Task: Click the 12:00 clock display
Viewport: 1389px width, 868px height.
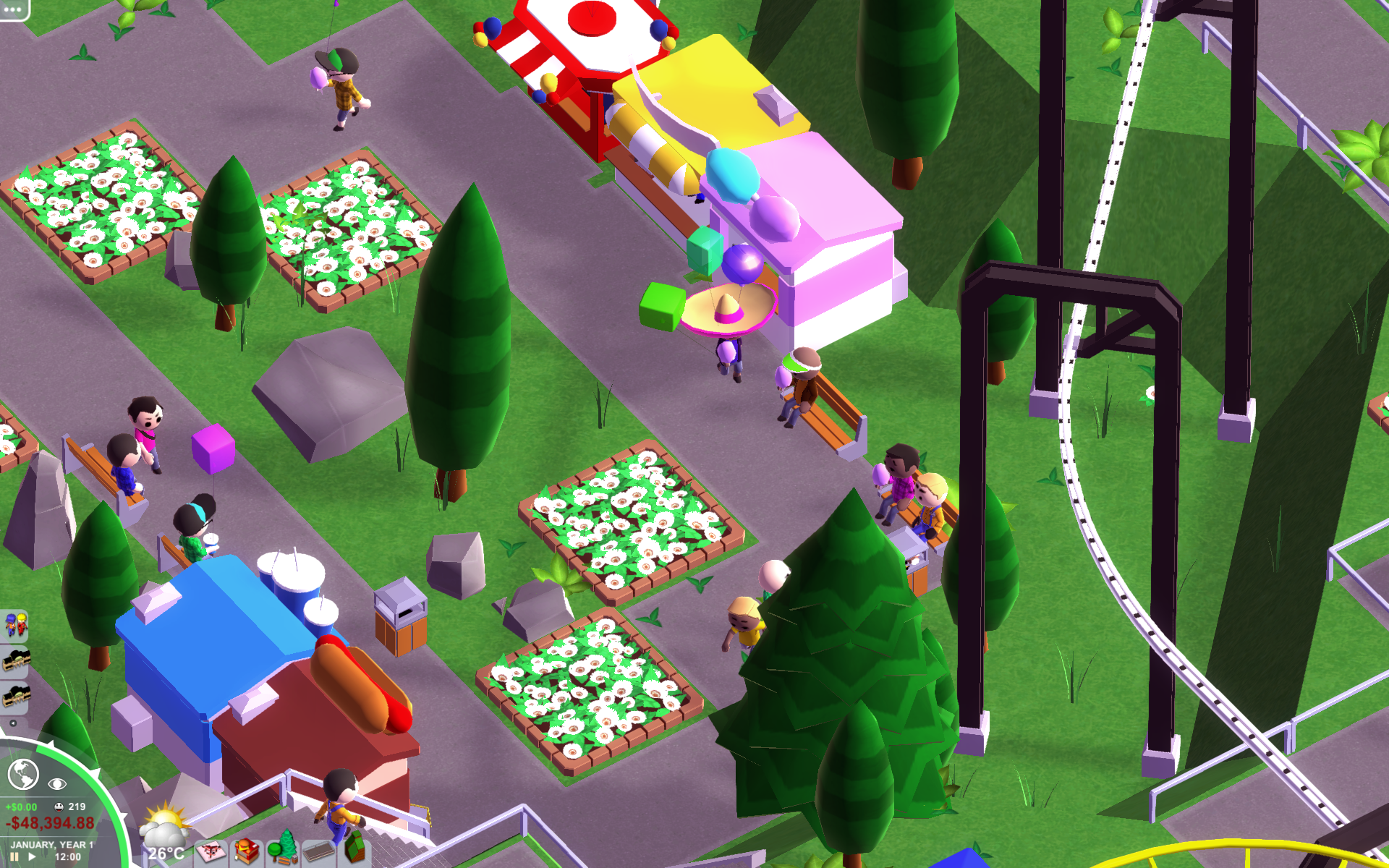Action: 68,857
